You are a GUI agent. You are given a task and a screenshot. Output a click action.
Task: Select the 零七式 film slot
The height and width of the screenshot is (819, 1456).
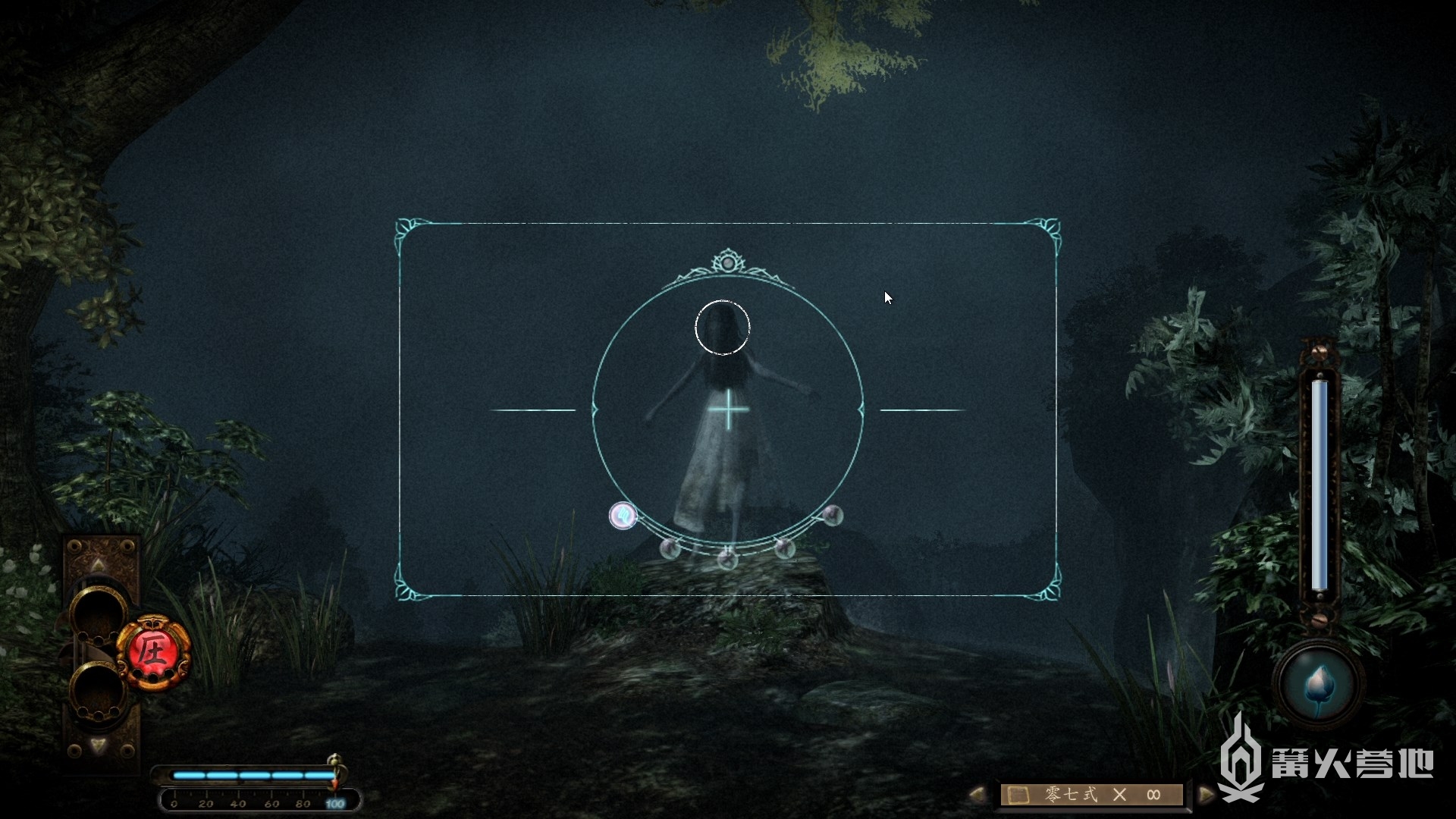[1091, 794]
